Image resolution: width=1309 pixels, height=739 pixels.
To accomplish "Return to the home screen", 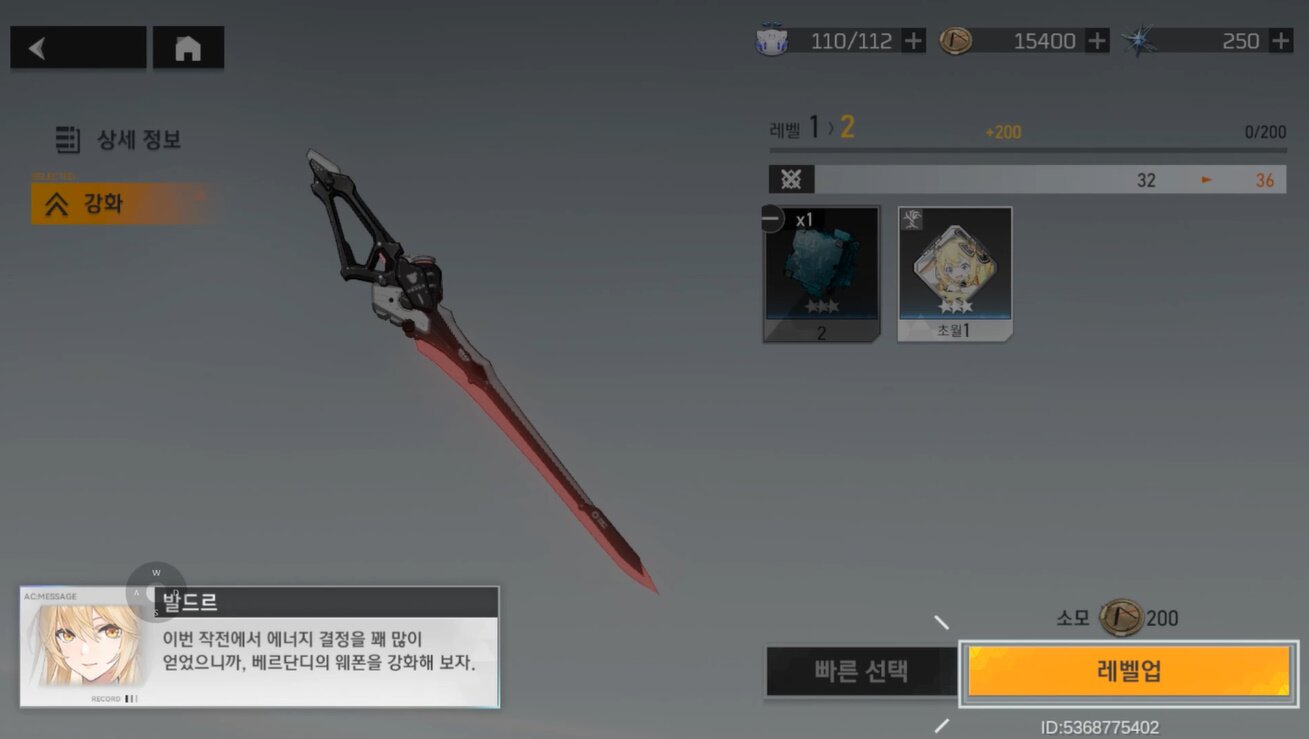I will pos(188,48).
